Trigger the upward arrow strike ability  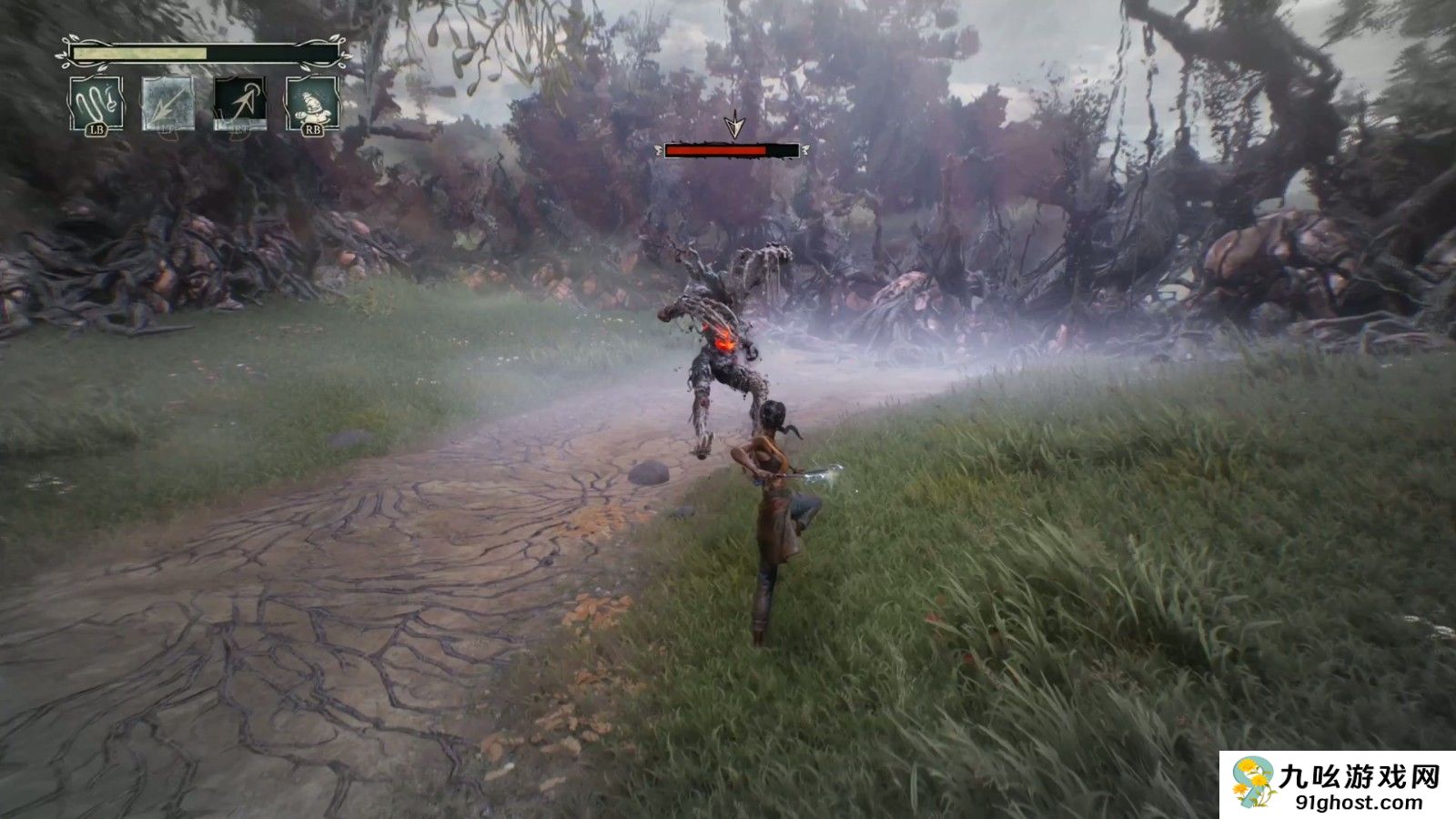pos(240,101)
